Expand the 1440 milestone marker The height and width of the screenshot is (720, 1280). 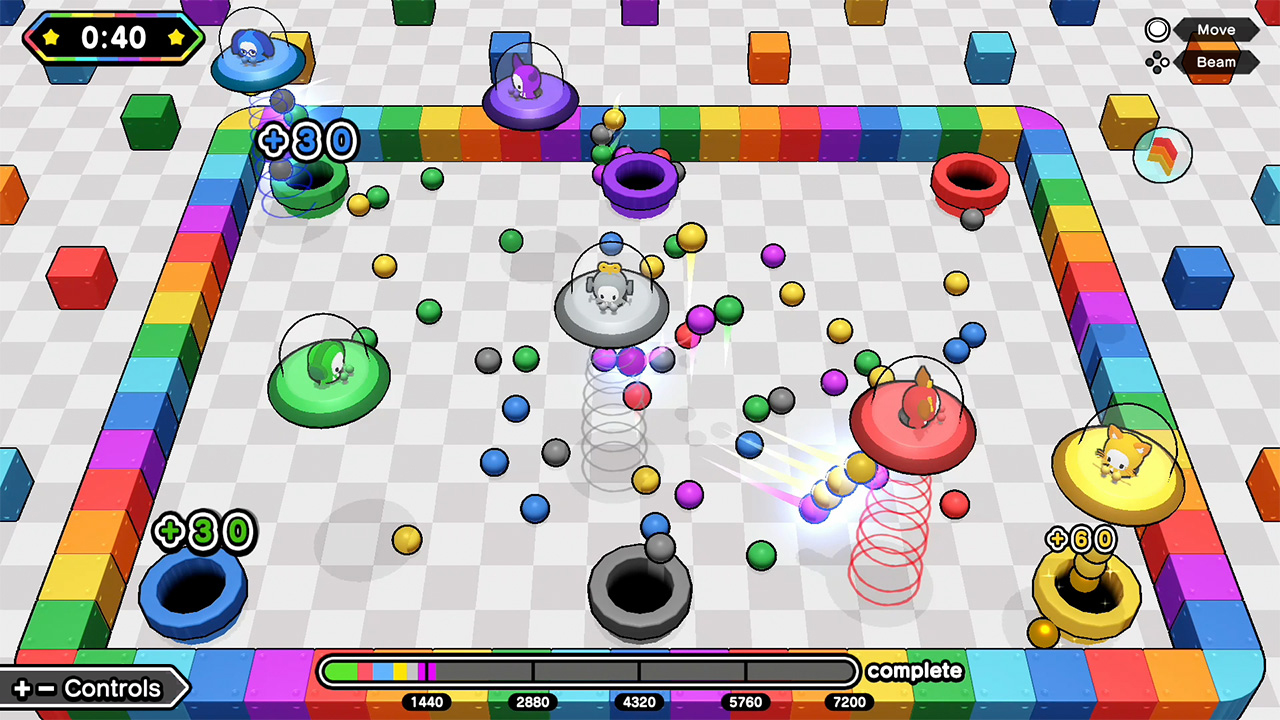[427, 702]
